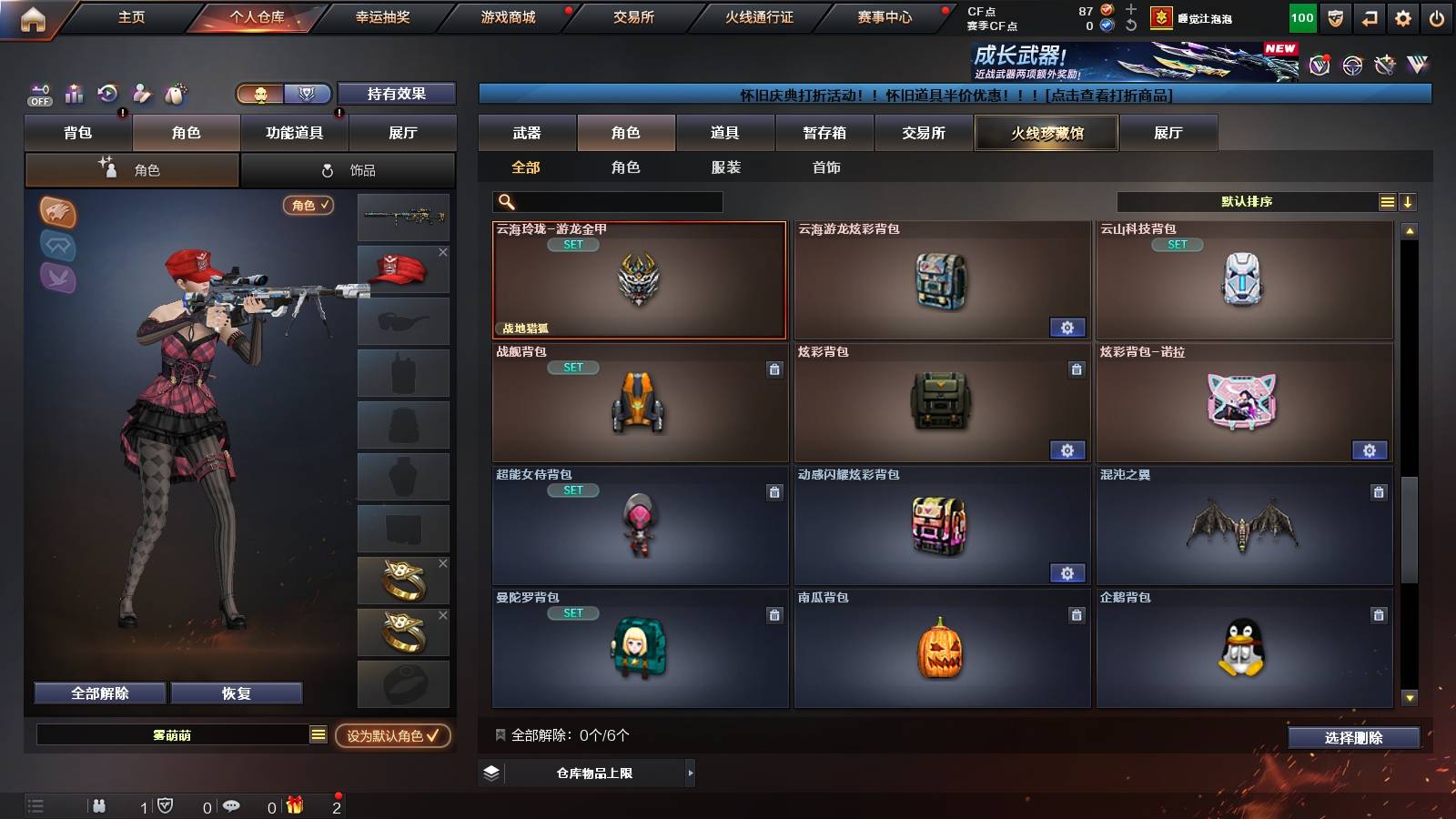Open gear options on 云海游龙炫彩背包 card
1456x819 pixels.
coord(1067,327)
